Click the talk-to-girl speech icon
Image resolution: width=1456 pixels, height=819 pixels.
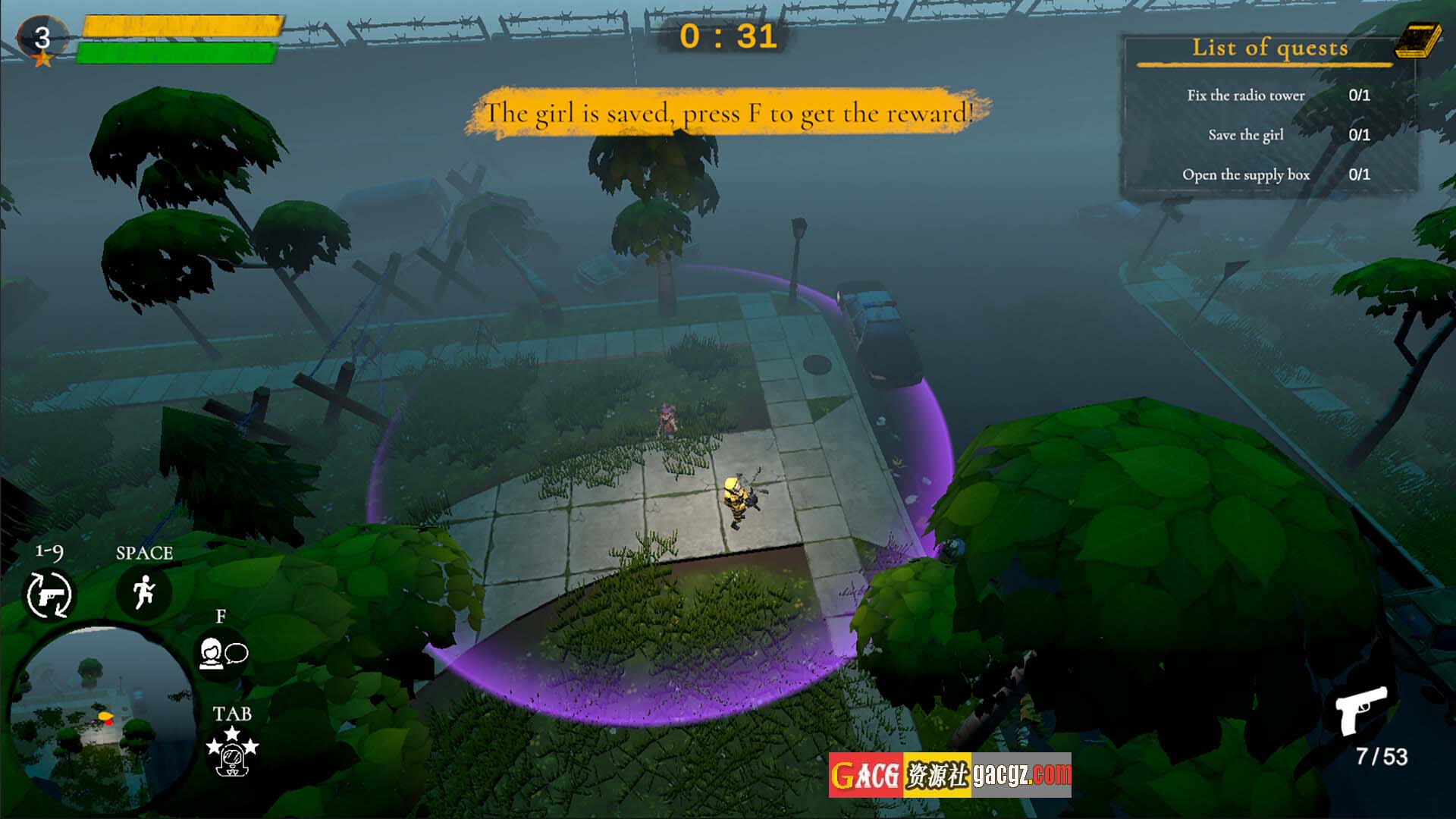223,654
